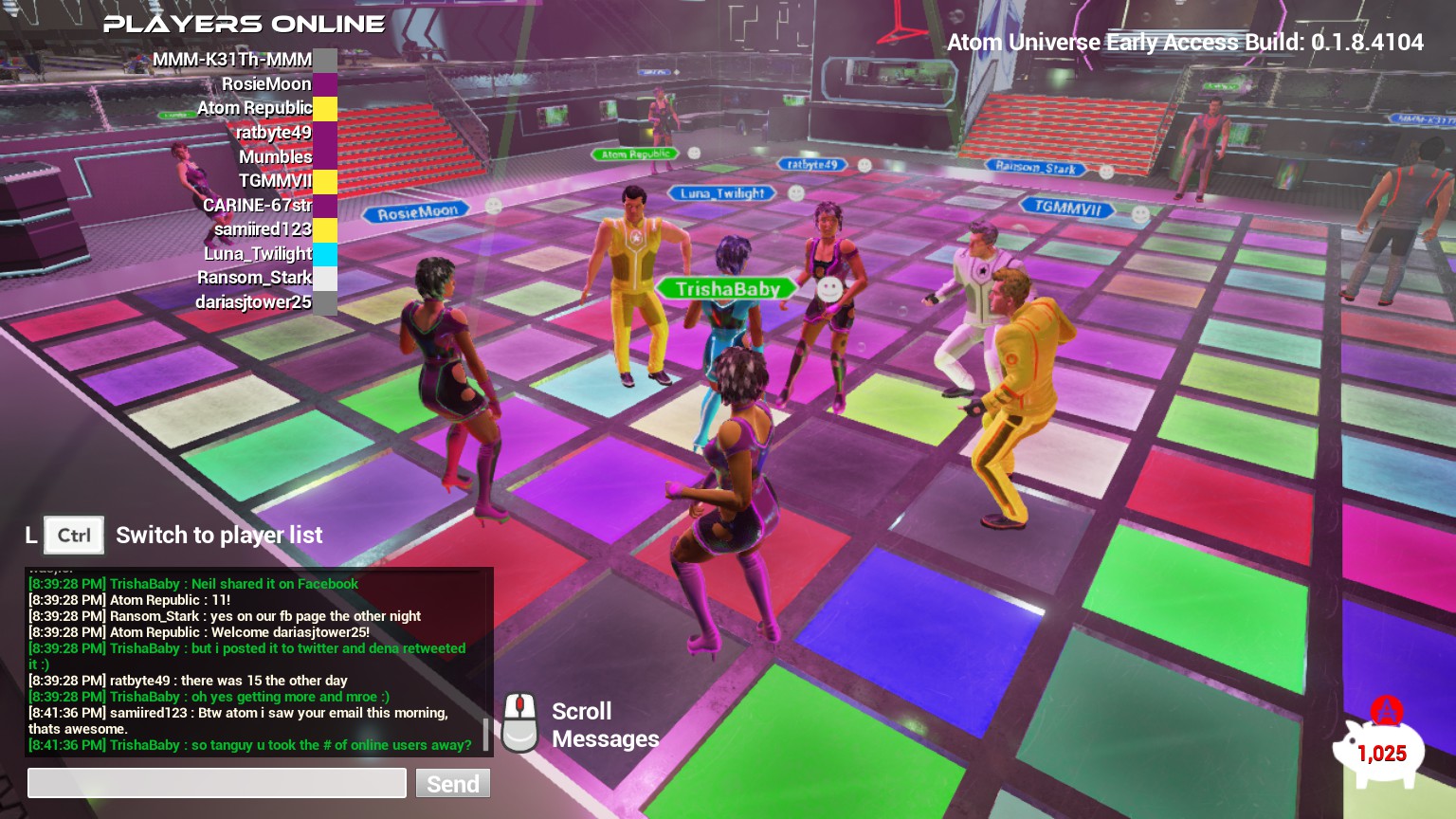Choose Ransom_Stark in the players list
This screenshot has width=1456, height=819.
tap(254, 278)
